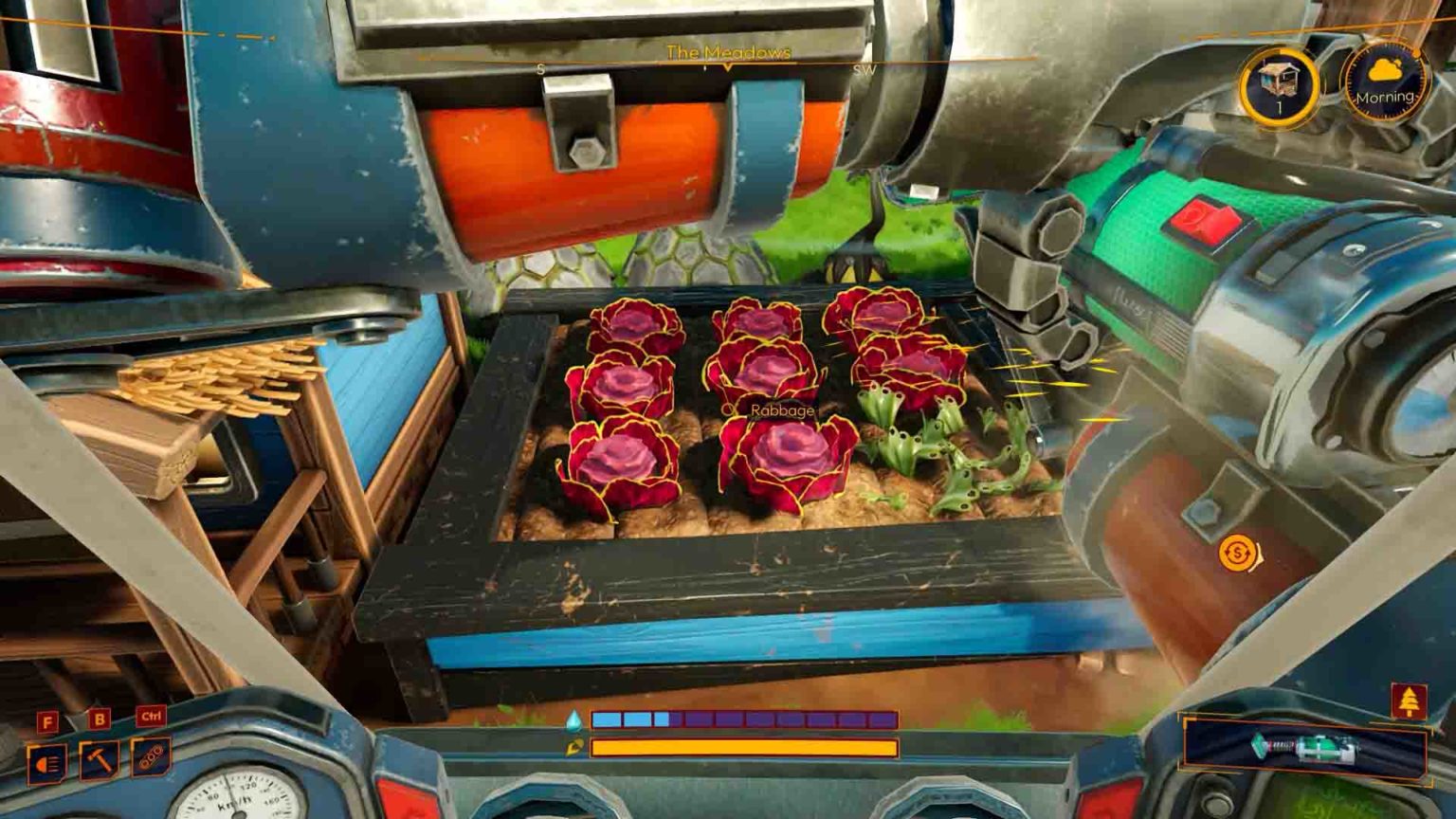Click the SW marker on the compass bar
This screenshot has height=819, width=1456.
tap(864, 69)
